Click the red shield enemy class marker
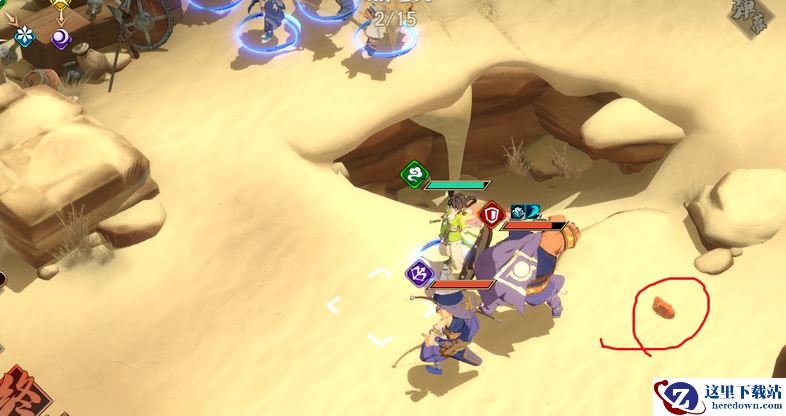This screenshot has width=786, height=416. click(x=491, y=214)
